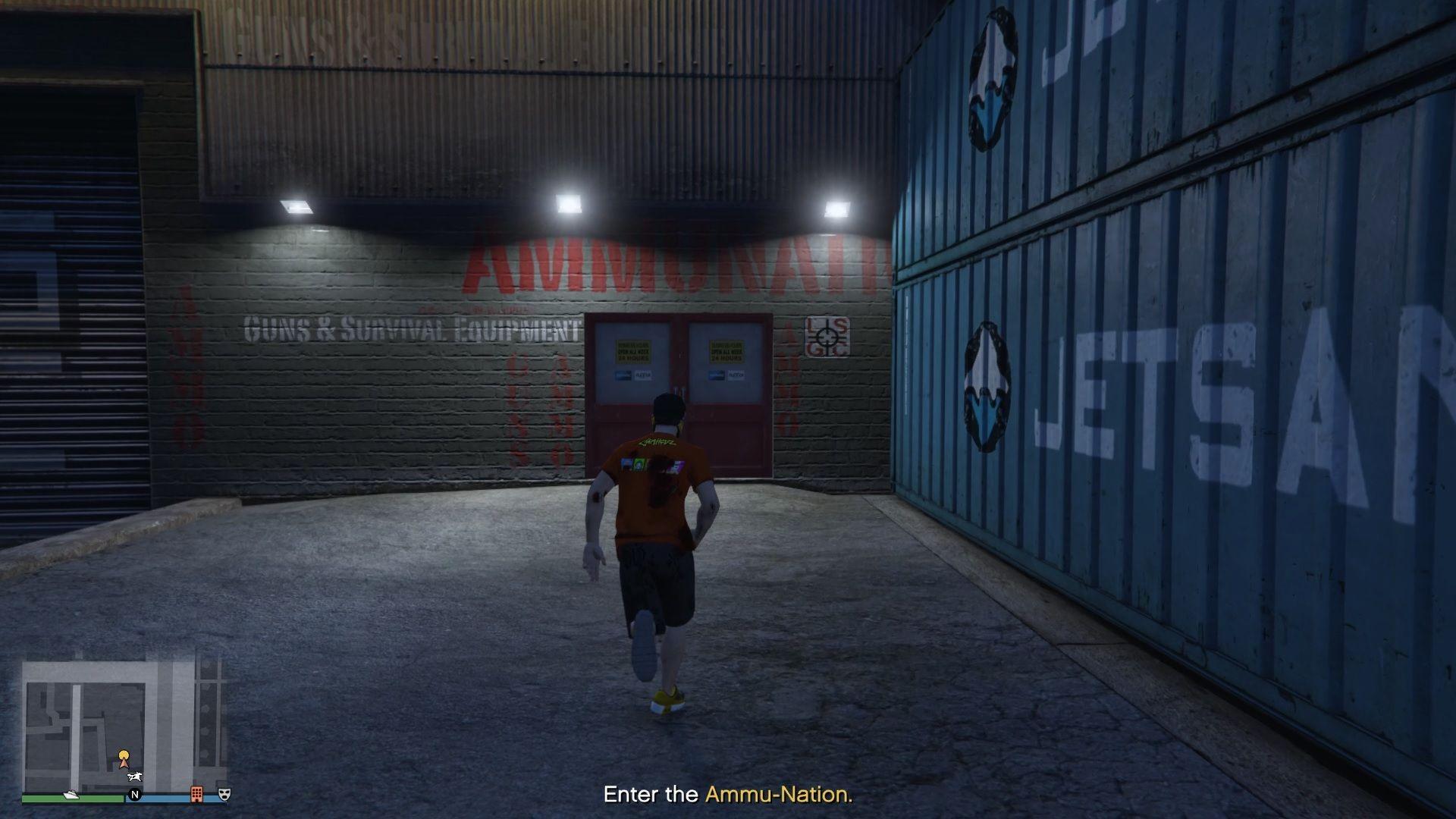Click the theater mask icon on the minimap

[x=224, y=793]
